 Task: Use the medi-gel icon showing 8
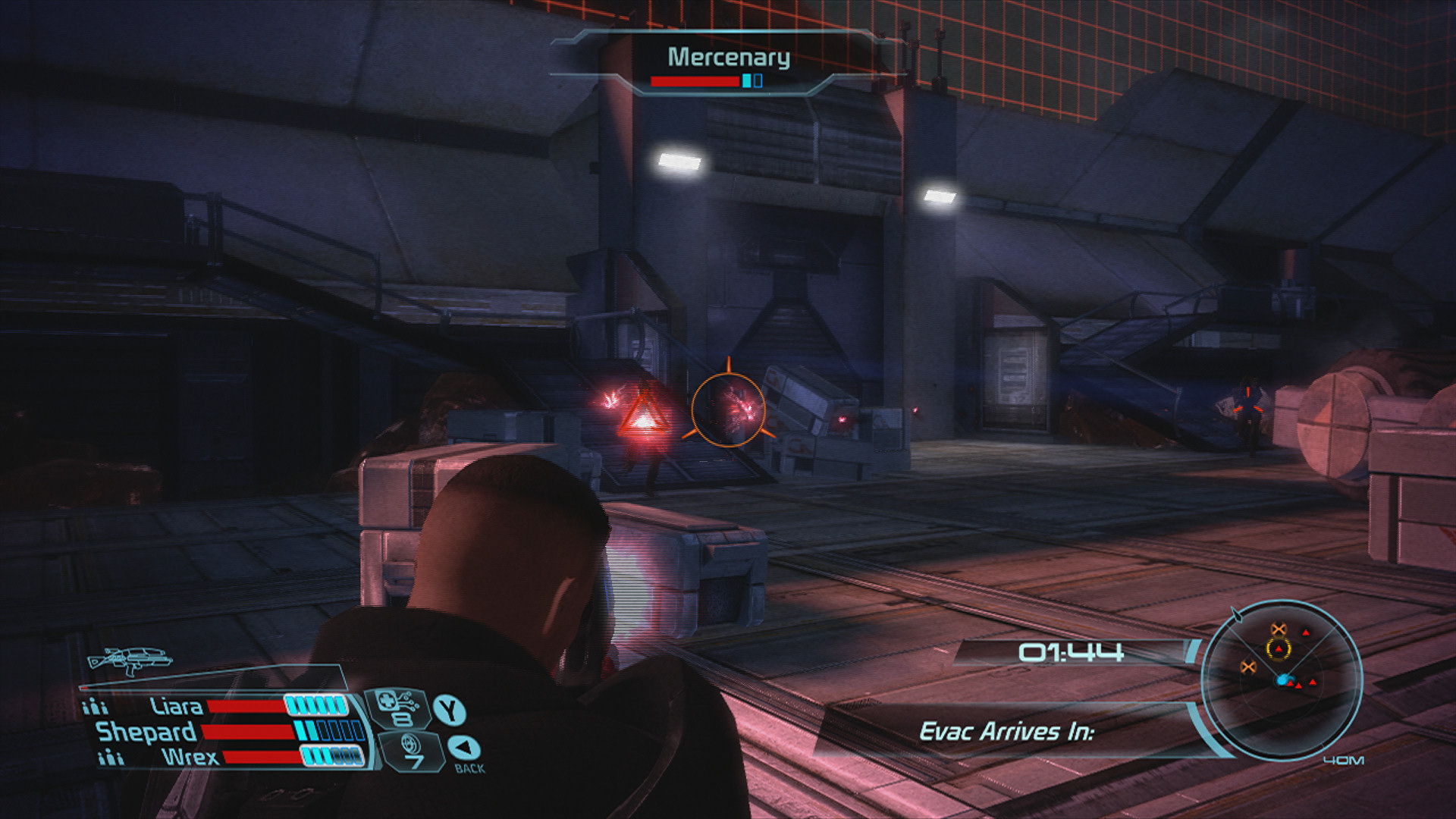[397, 708]
